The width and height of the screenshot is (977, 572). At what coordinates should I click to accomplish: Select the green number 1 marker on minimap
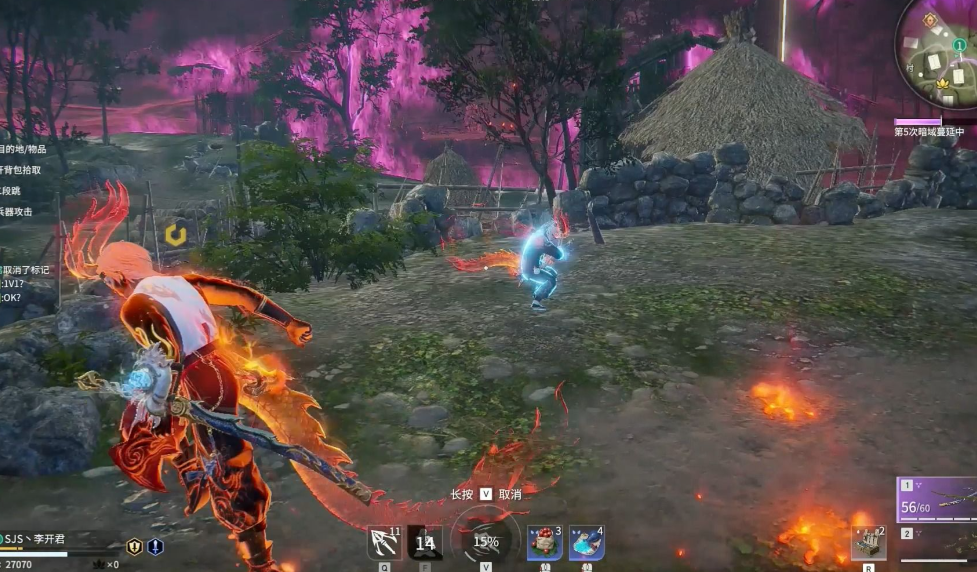click(x=959, y=45)
